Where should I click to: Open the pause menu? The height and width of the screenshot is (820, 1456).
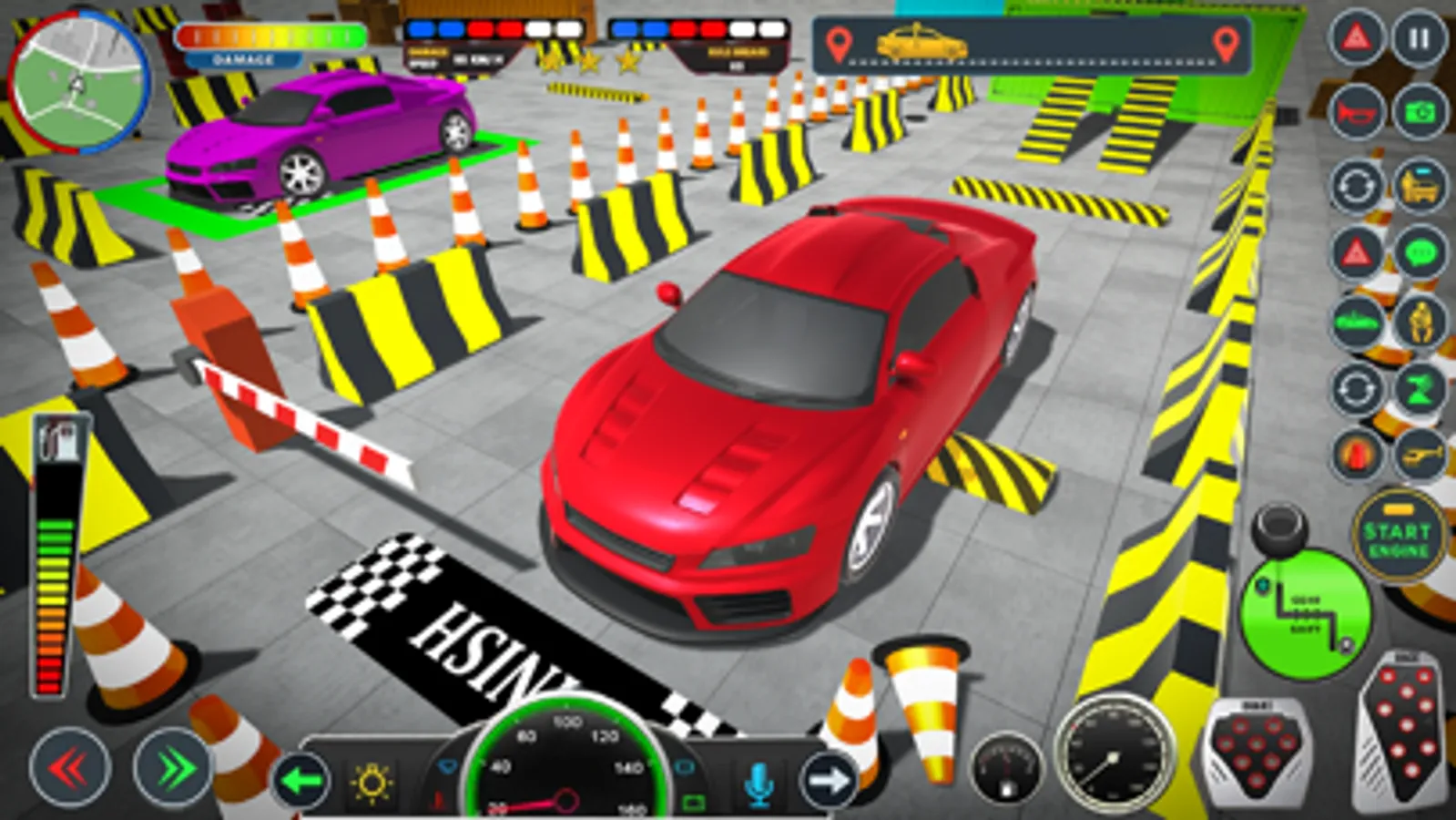click(1417, 38)
